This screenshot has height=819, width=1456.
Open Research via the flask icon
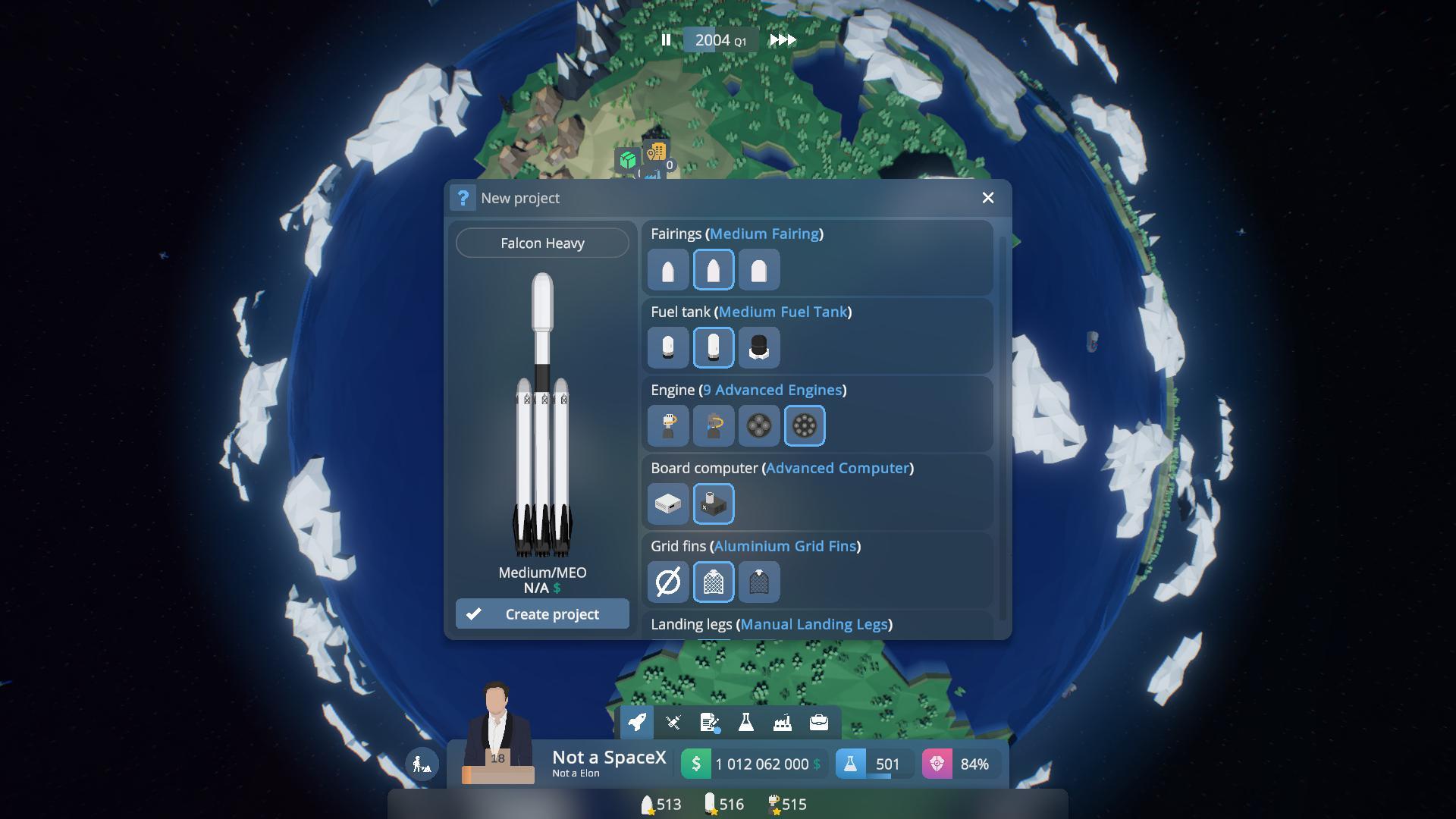[x=745, y=722]
